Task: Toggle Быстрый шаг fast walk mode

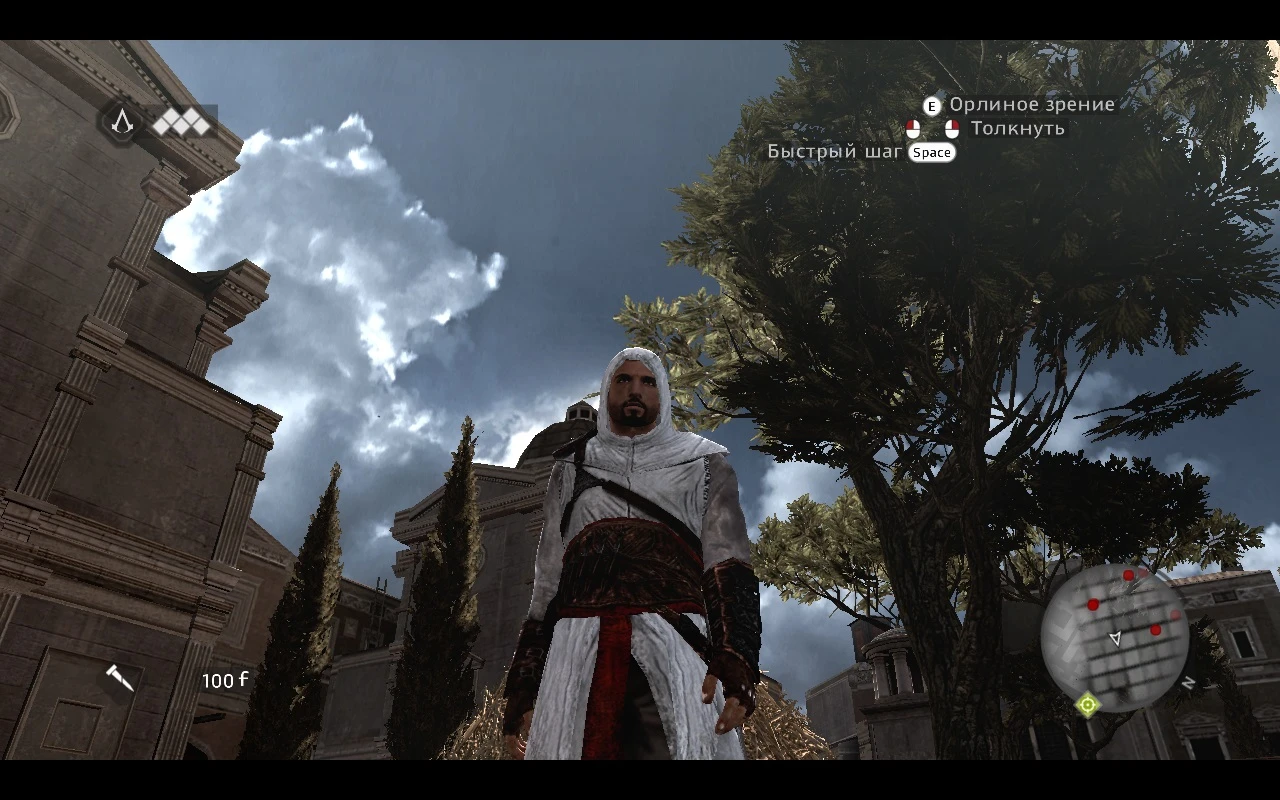Action: 932,152
